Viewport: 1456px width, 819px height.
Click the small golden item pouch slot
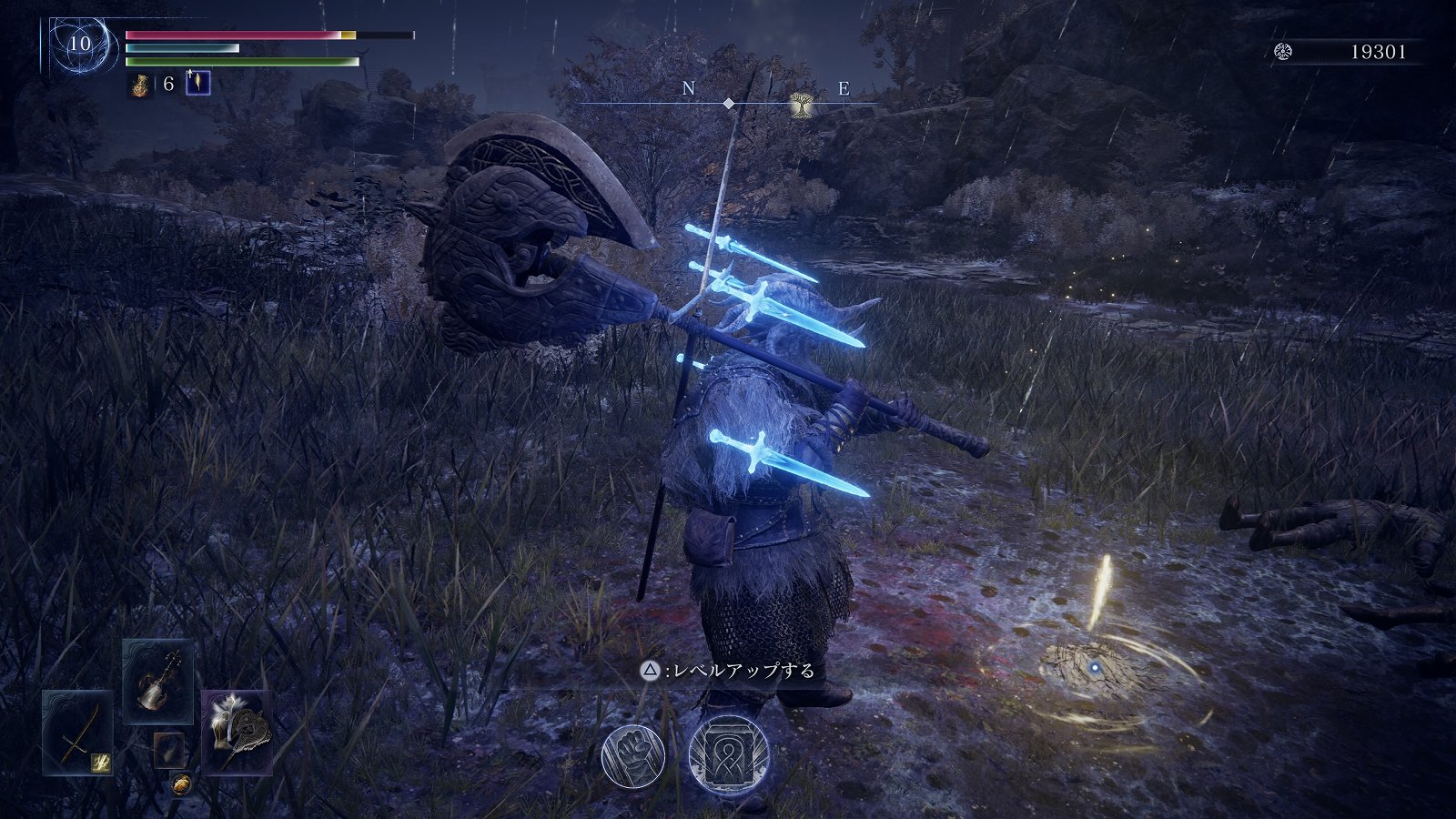pos(181,784)
